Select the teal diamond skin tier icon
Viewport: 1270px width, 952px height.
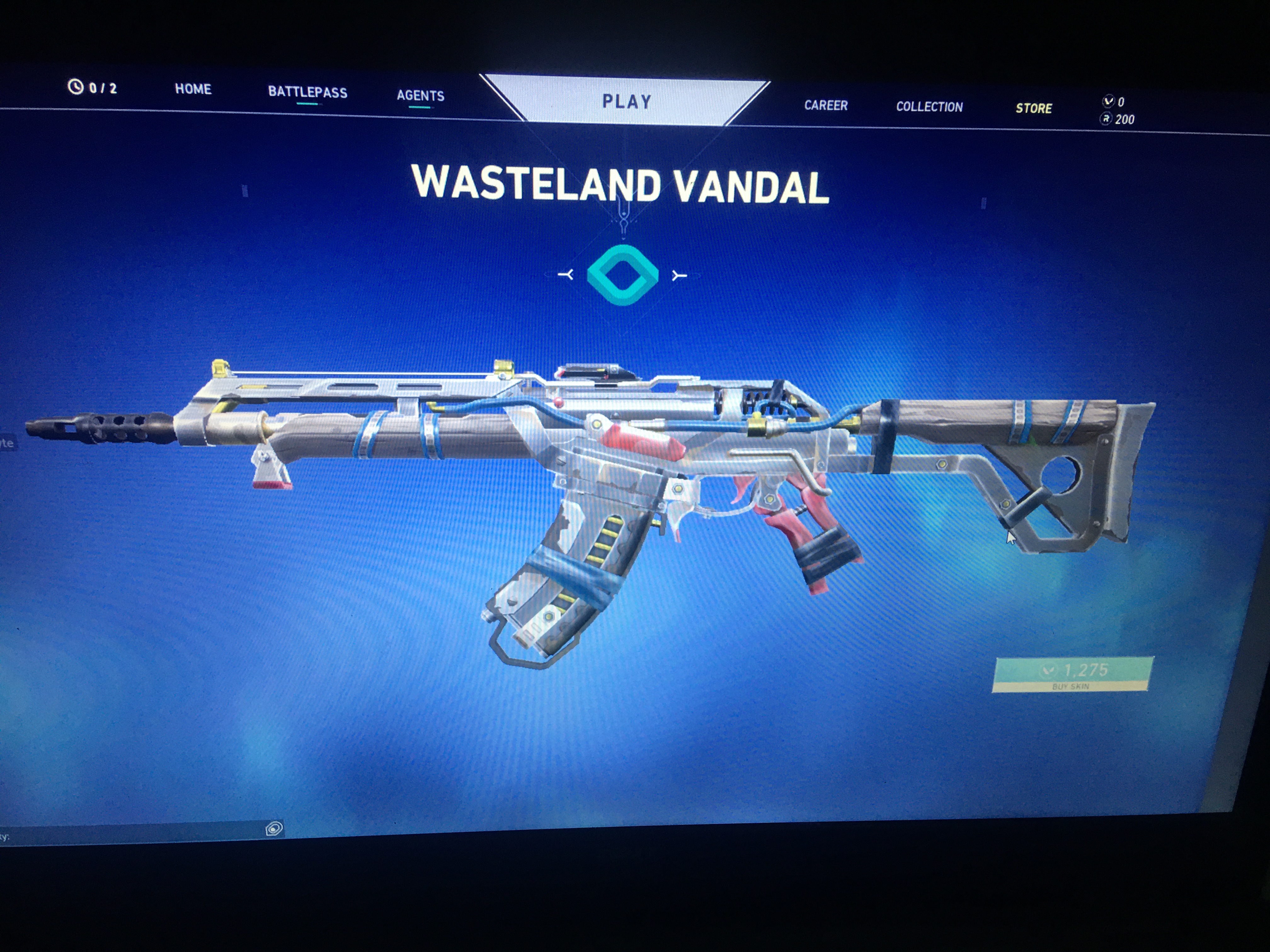click(622, 275)
